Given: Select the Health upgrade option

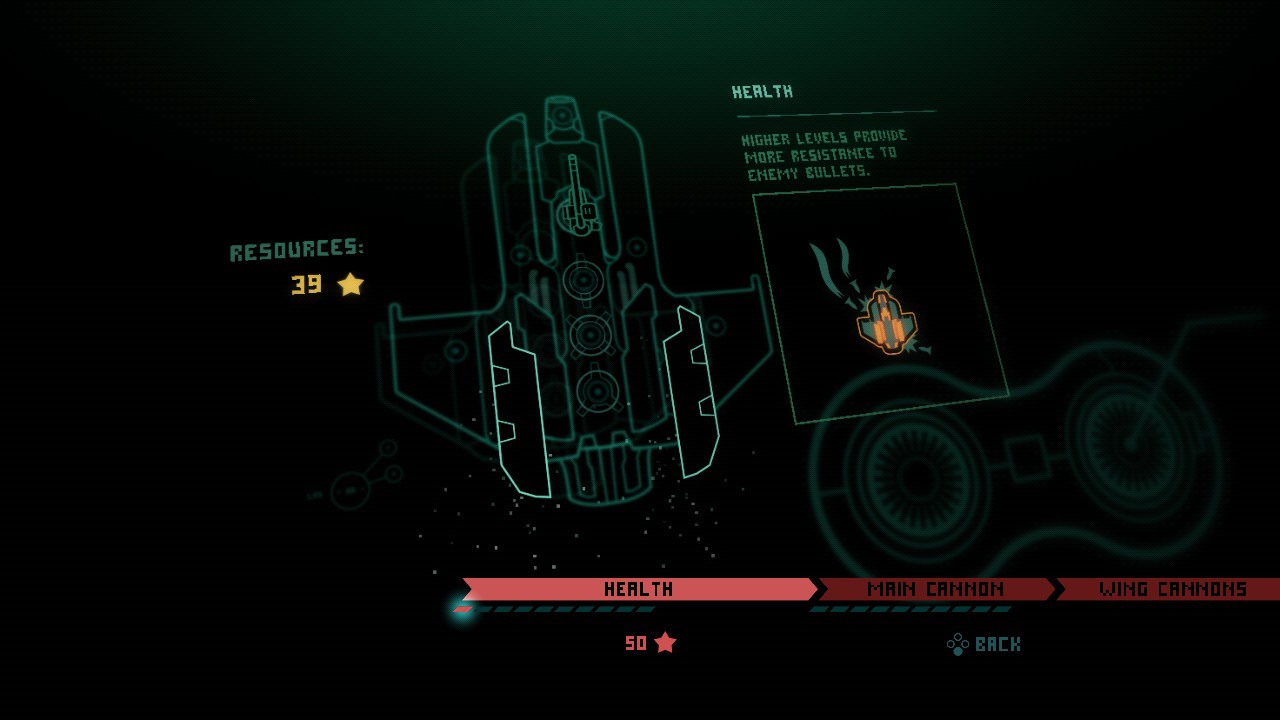Looking at the screenshot, I should 638,589.
